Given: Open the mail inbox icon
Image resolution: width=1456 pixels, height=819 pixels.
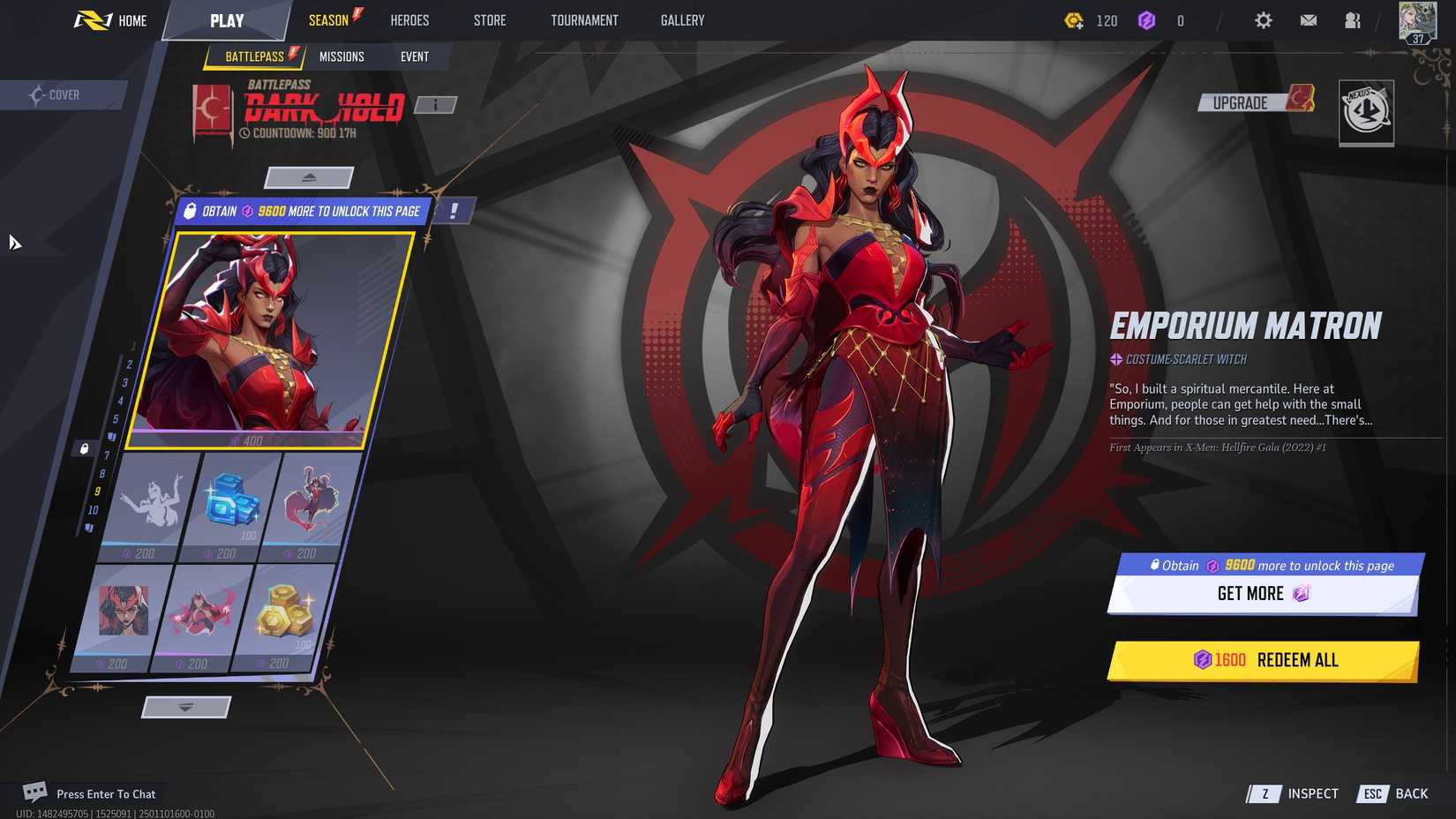Looking at the screenshot, I should pyautogui.click(x=1309, y=19).
